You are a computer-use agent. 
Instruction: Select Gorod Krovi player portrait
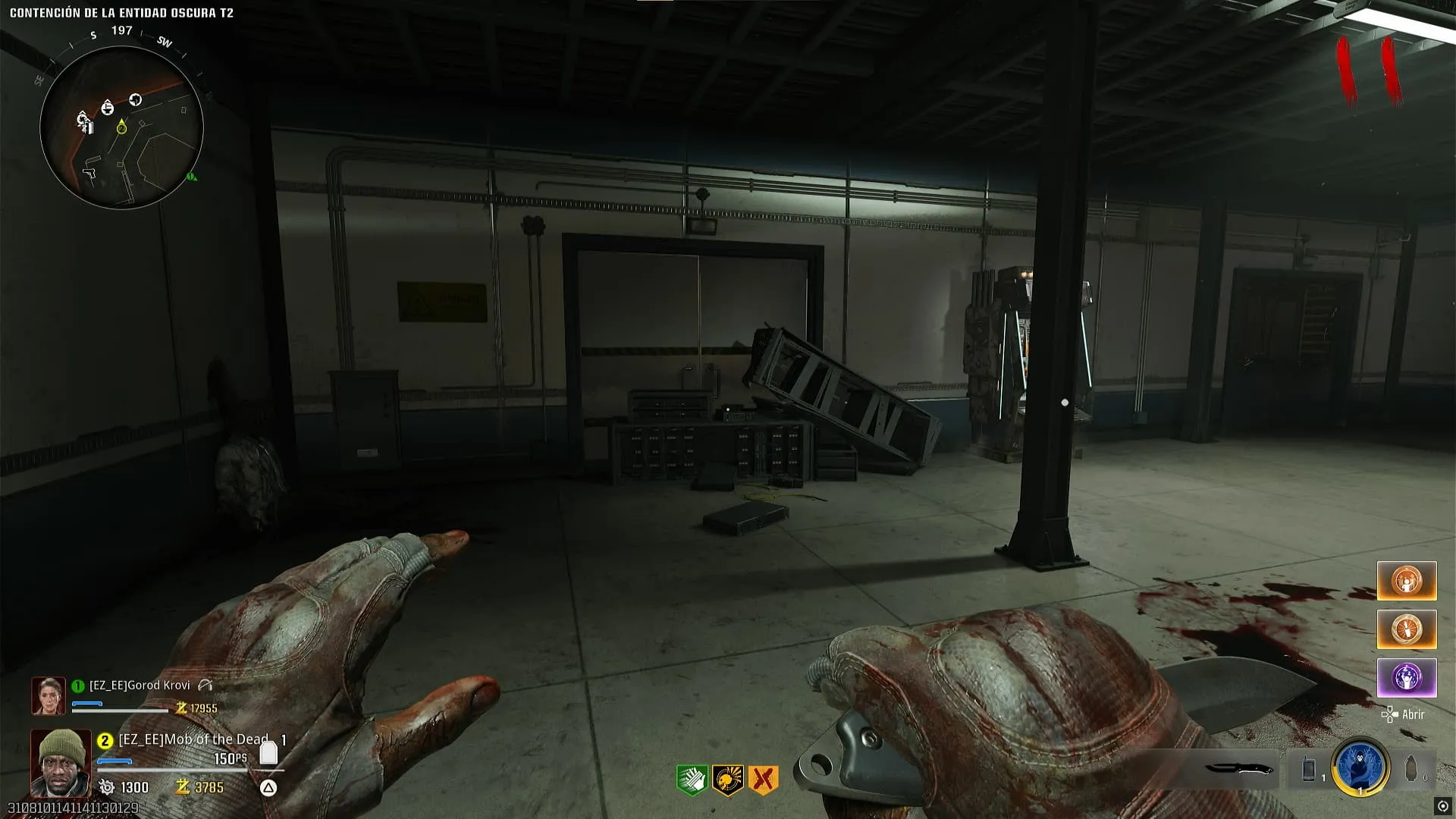[x=48, y=695]
